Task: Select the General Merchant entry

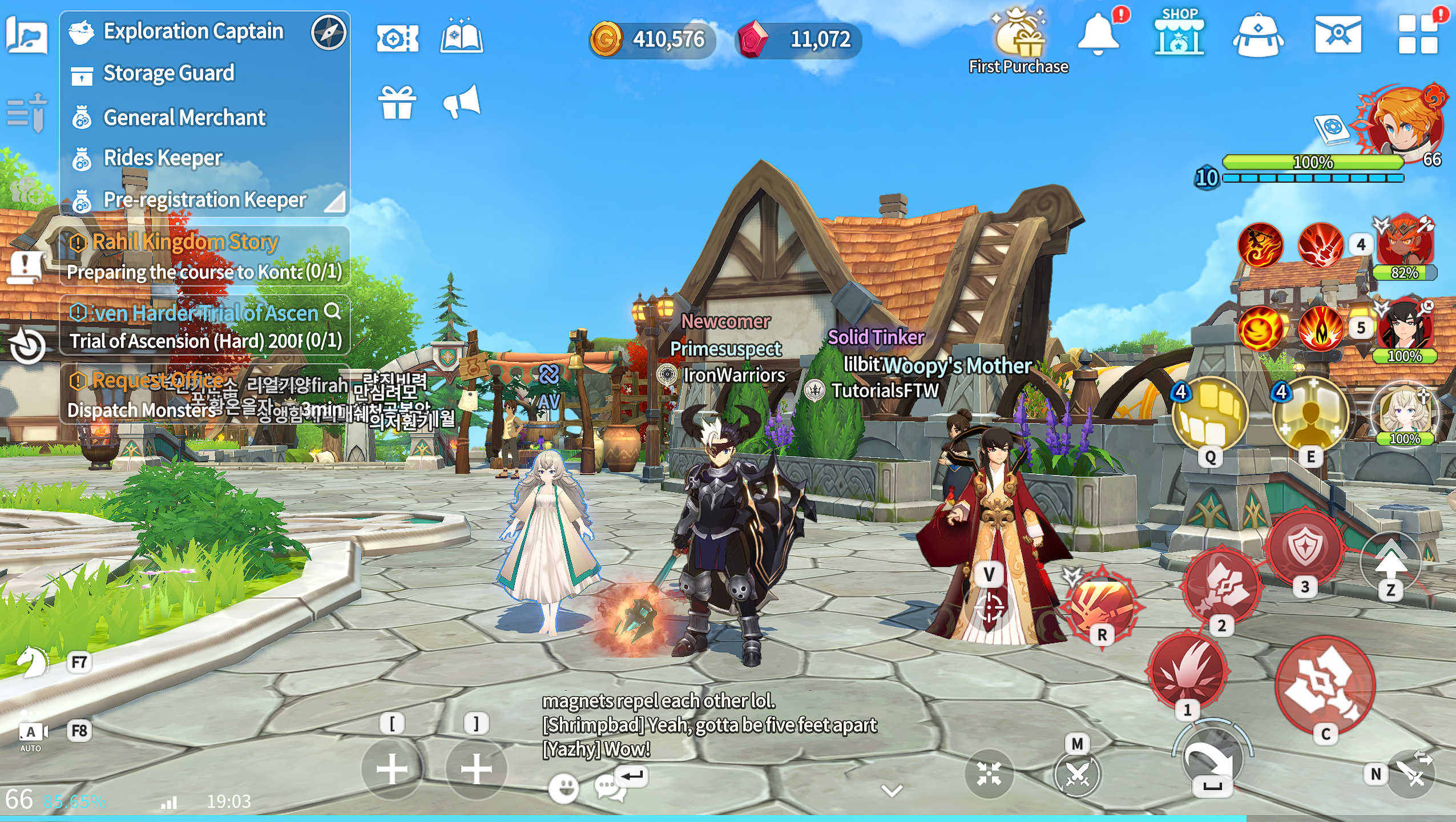Action: [x=184, y=118]
